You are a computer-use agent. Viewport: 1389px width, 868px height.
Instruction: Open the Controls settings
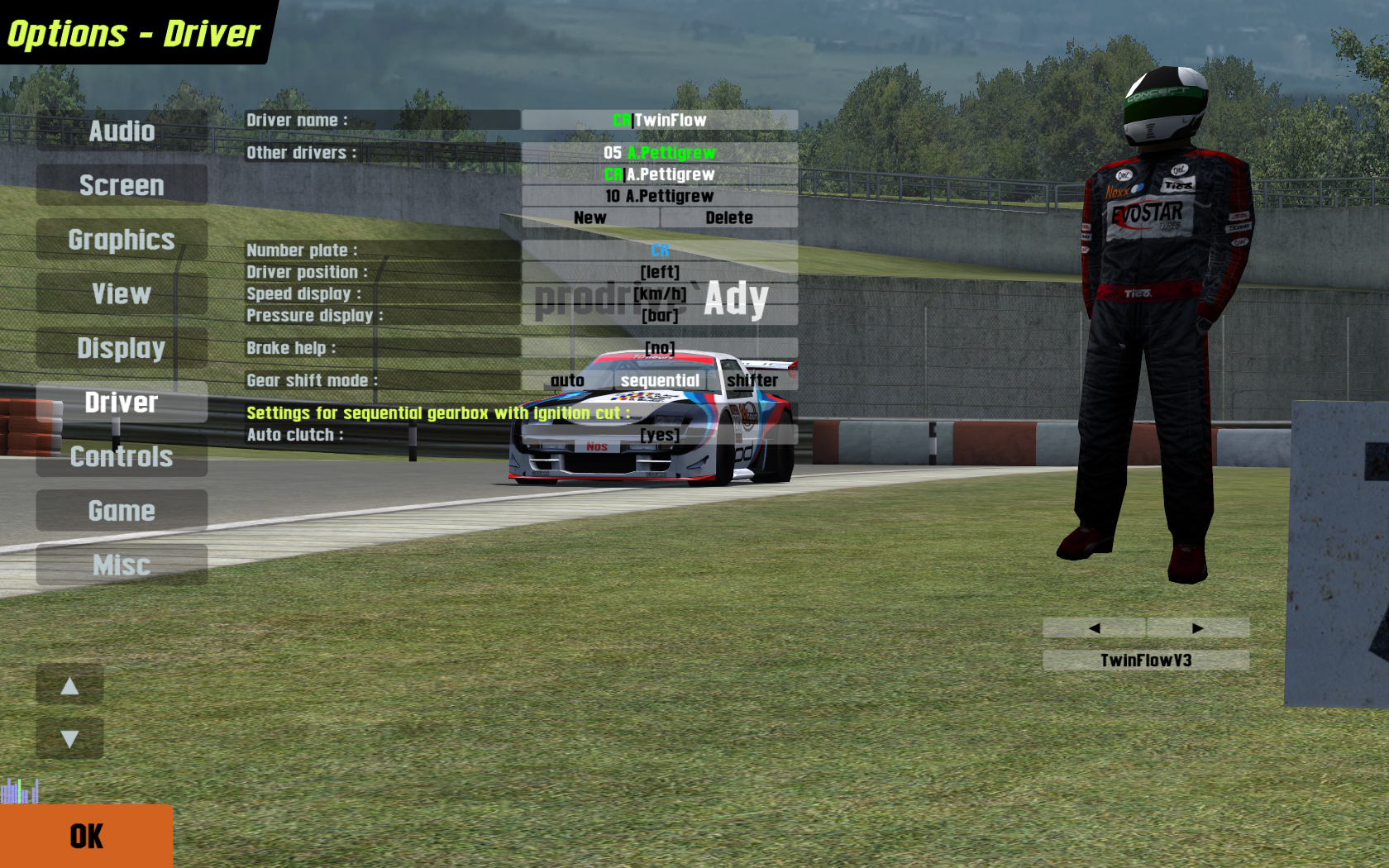122,456
